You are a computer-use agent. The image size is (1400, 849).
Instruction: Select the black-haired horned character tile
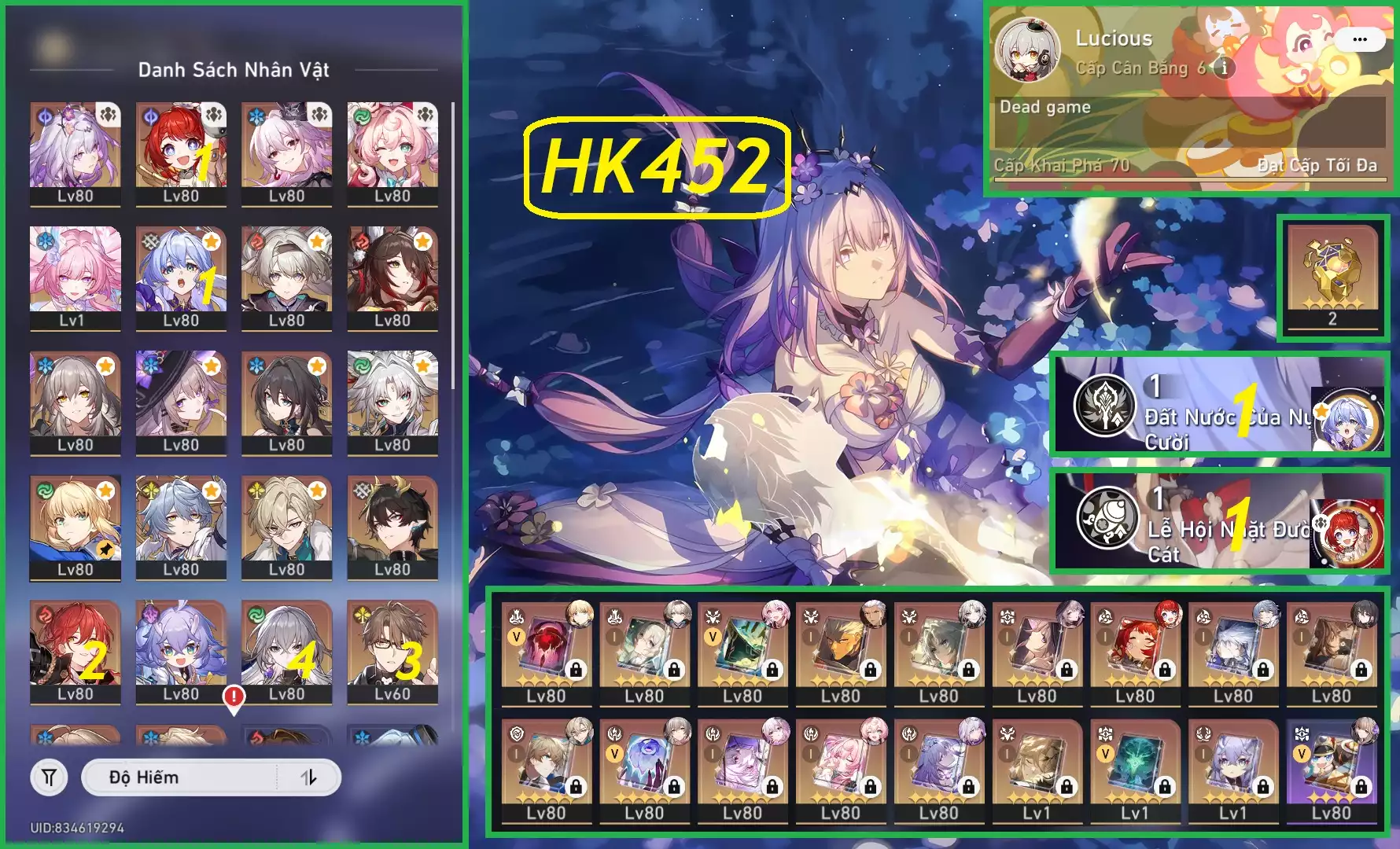[x=392, y=527]
